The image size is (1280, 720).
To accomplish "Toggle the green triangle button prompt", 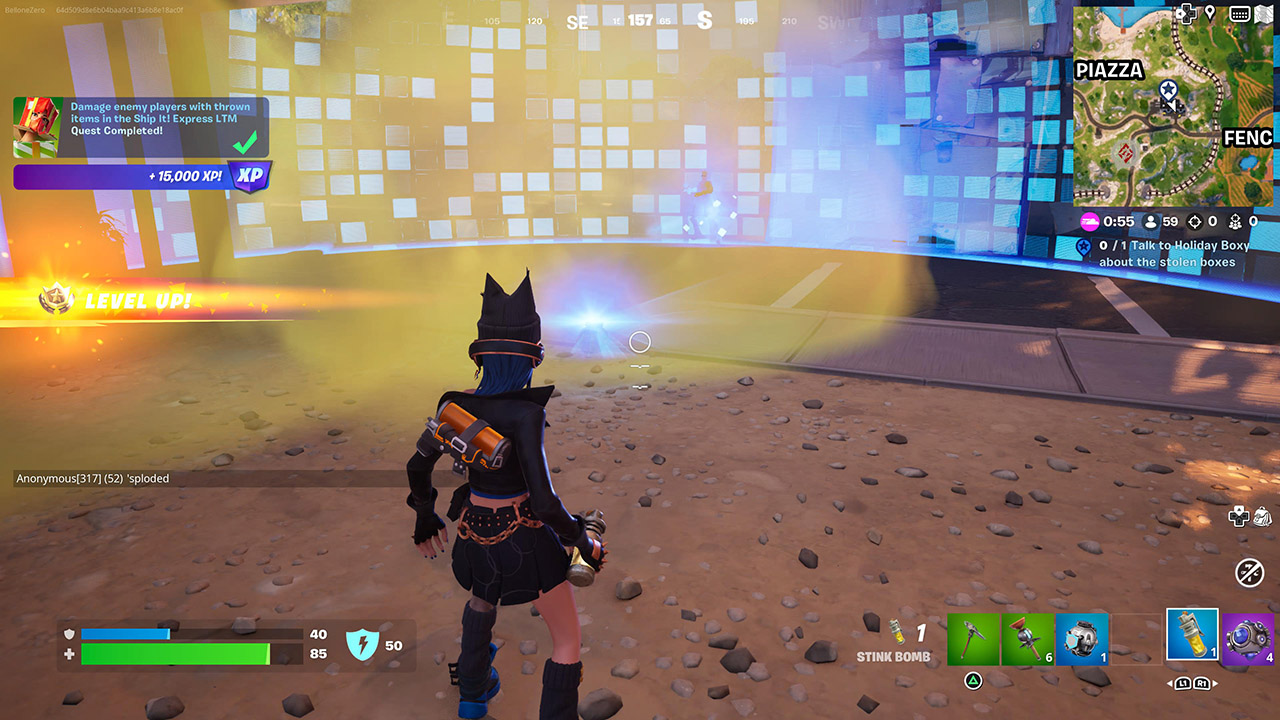I will coord(974,681).
